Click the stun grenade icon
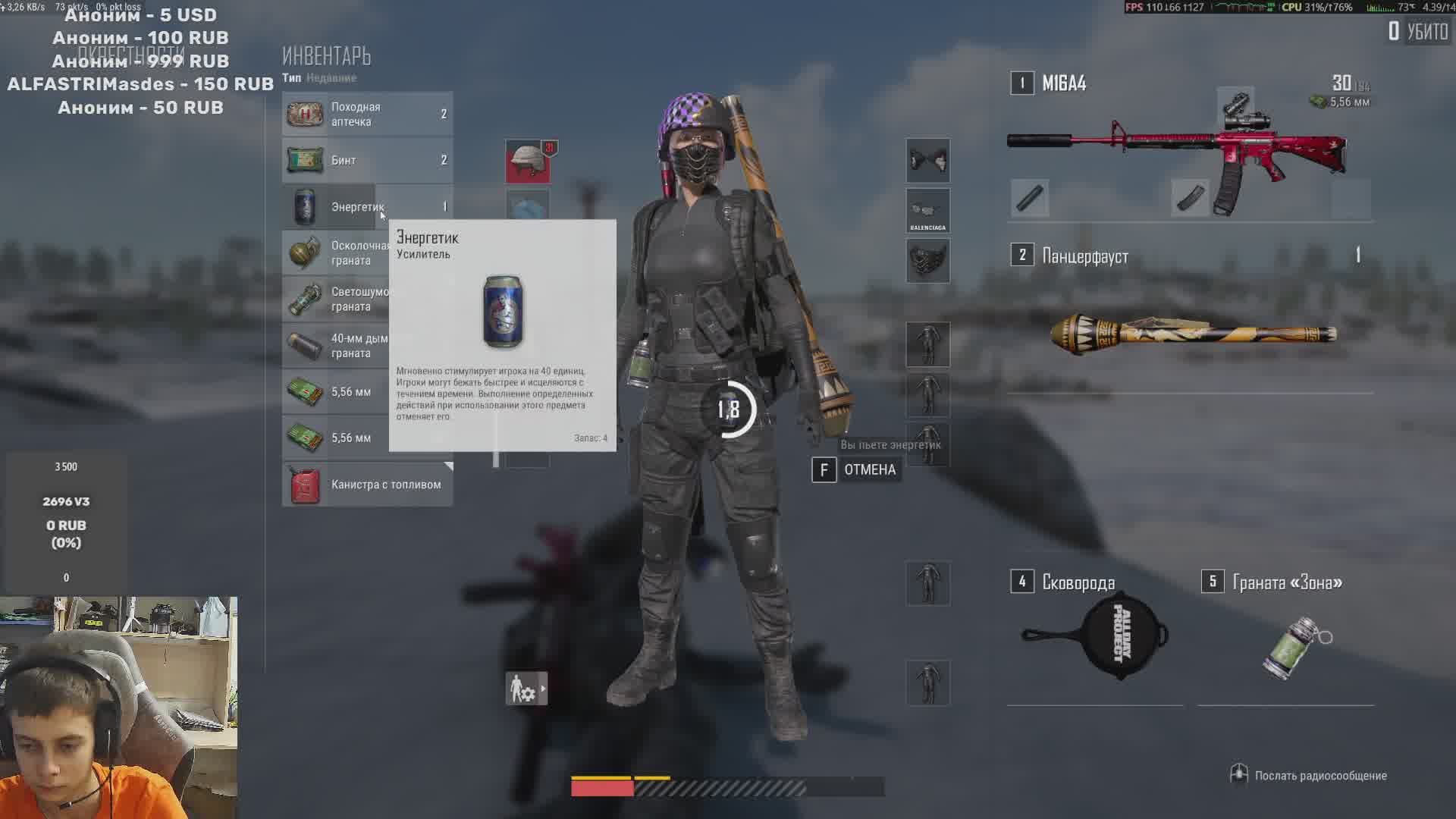 tap(305, 300)
